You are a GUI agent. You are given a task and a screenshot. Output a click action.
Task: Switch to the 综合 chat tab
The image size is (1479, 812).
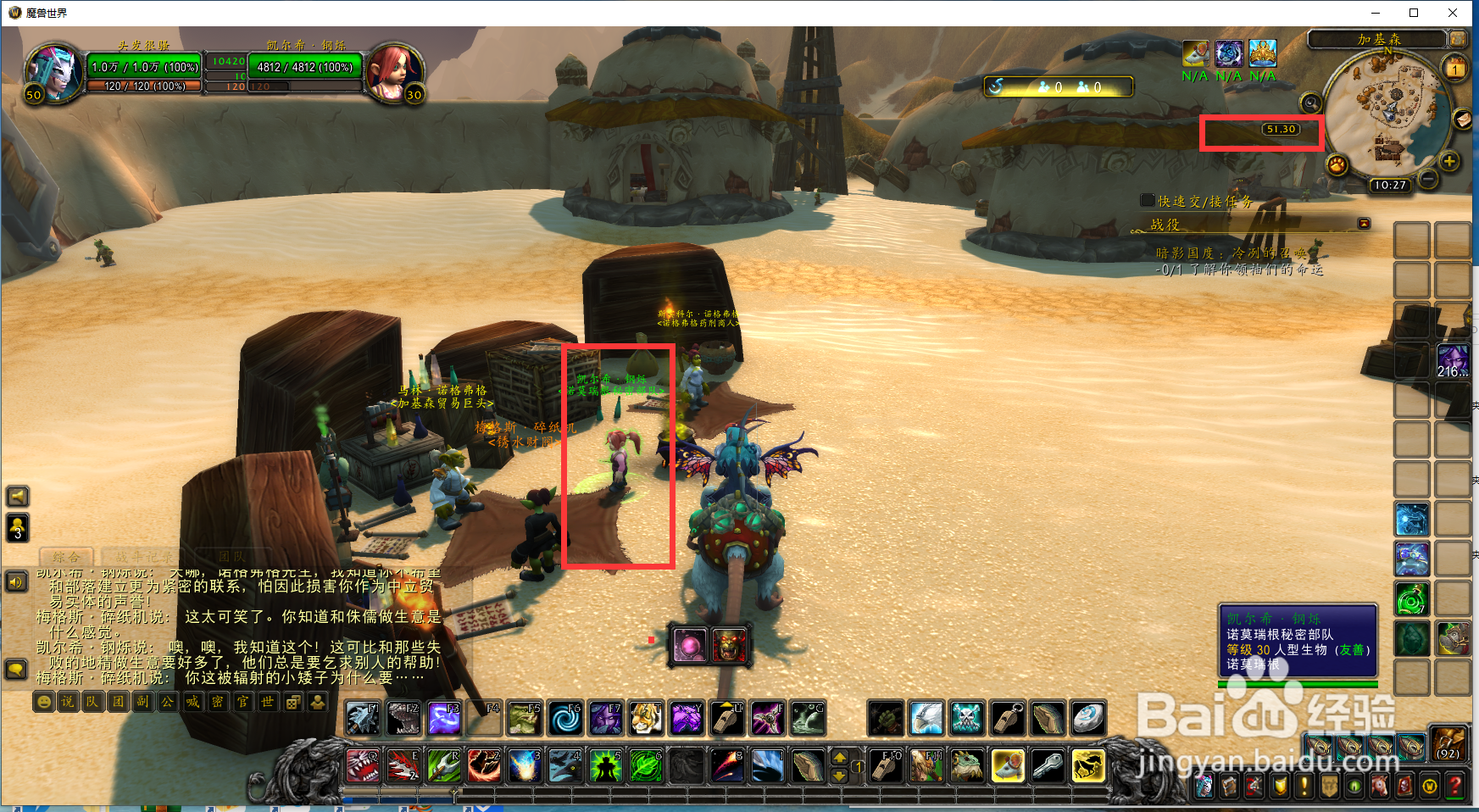pos(67,557)
